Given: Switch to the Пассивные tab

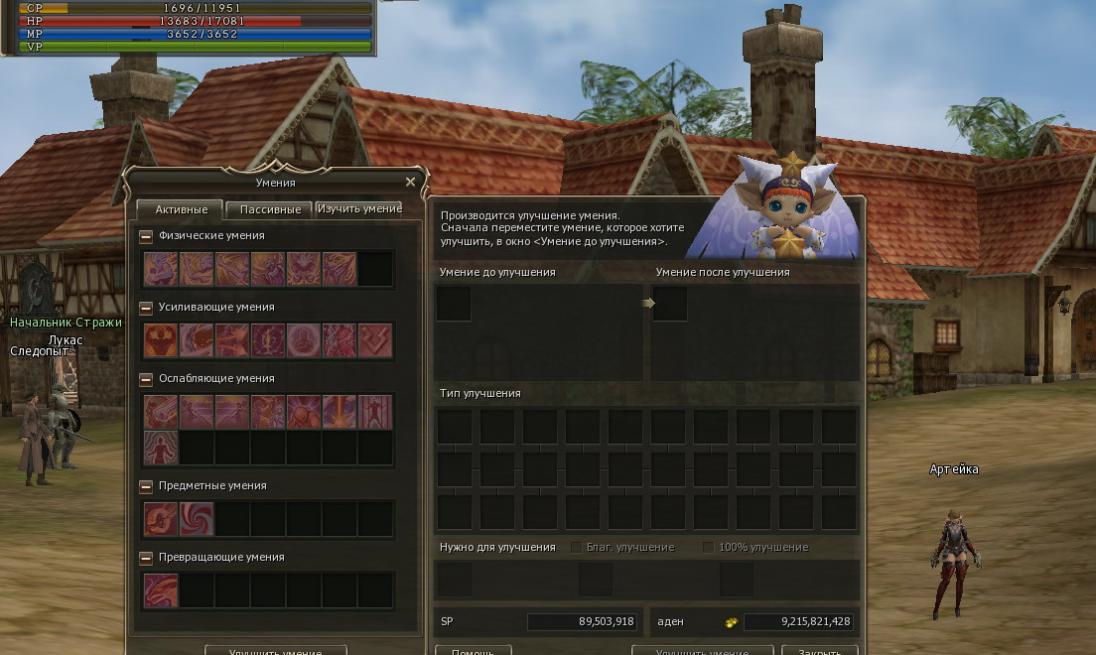Looking at the screenshot, I should (269, 209).
